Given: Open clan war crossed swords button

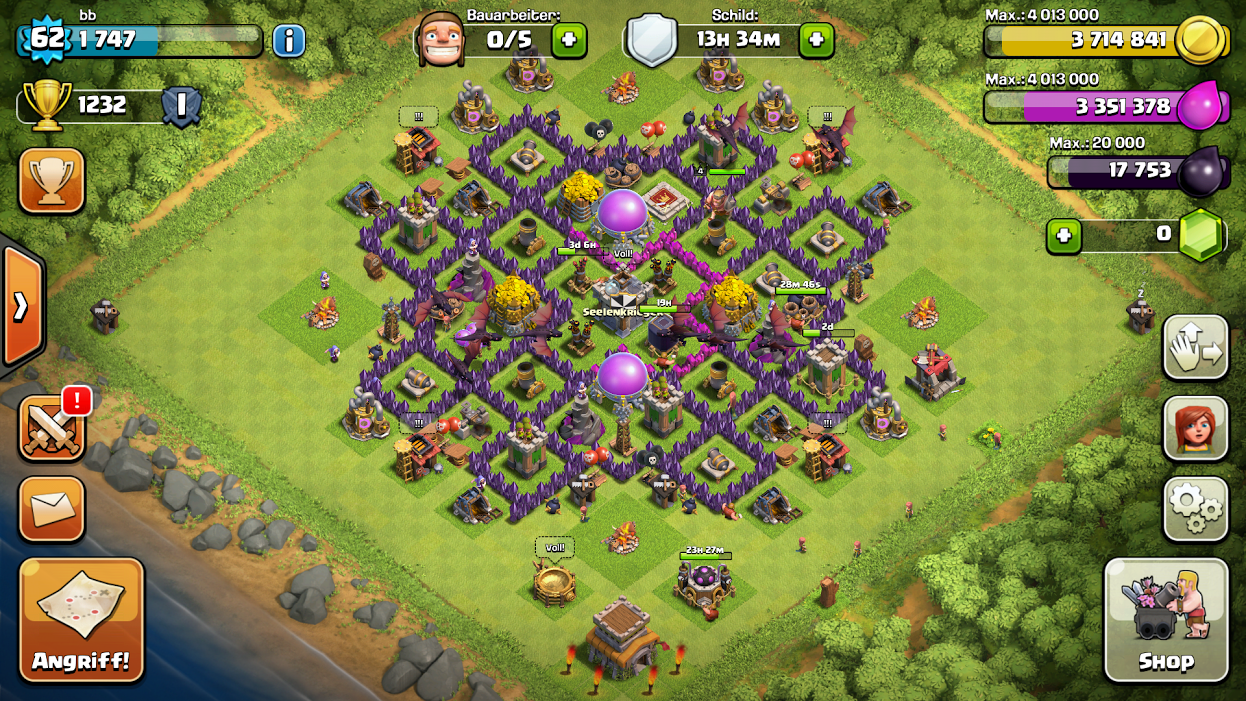Looking at the screenshot, I should tap(51, 429).
